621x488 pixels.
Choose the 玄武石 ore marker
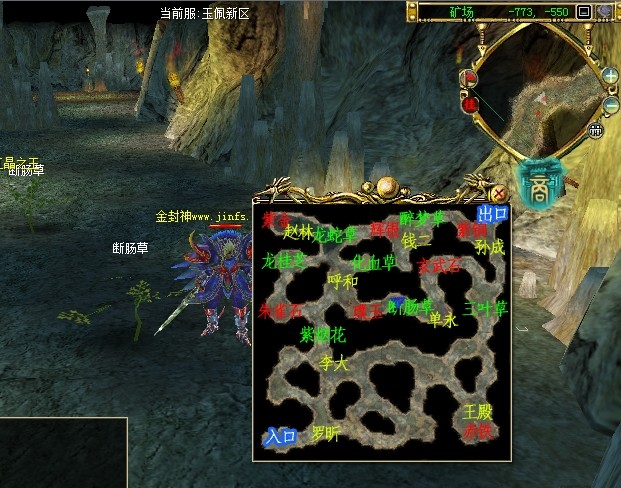[x=439, y=266]
